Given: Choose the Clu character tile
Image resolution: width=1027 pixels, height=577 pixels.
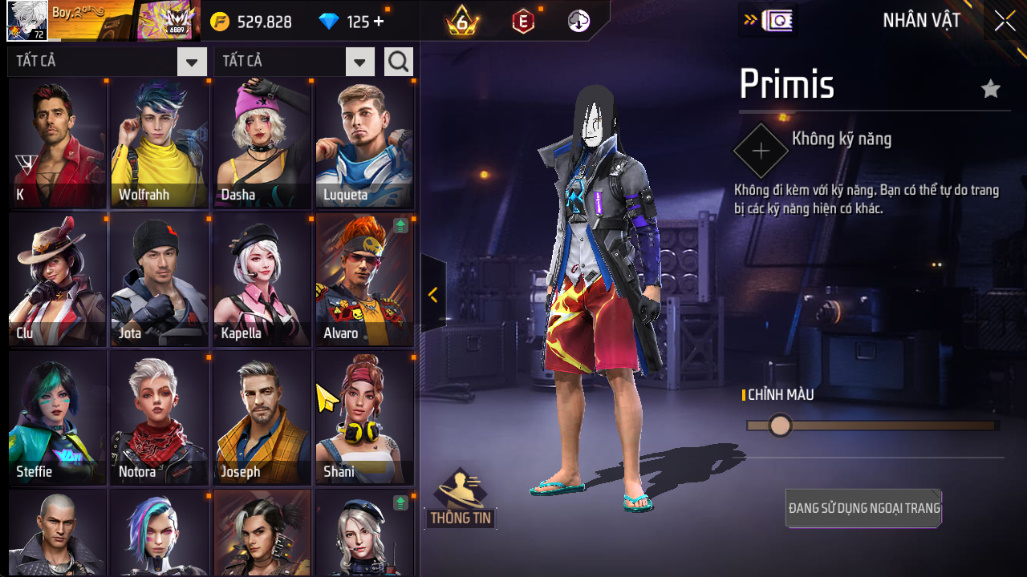Looking at the screenshot, I should 57,281.
